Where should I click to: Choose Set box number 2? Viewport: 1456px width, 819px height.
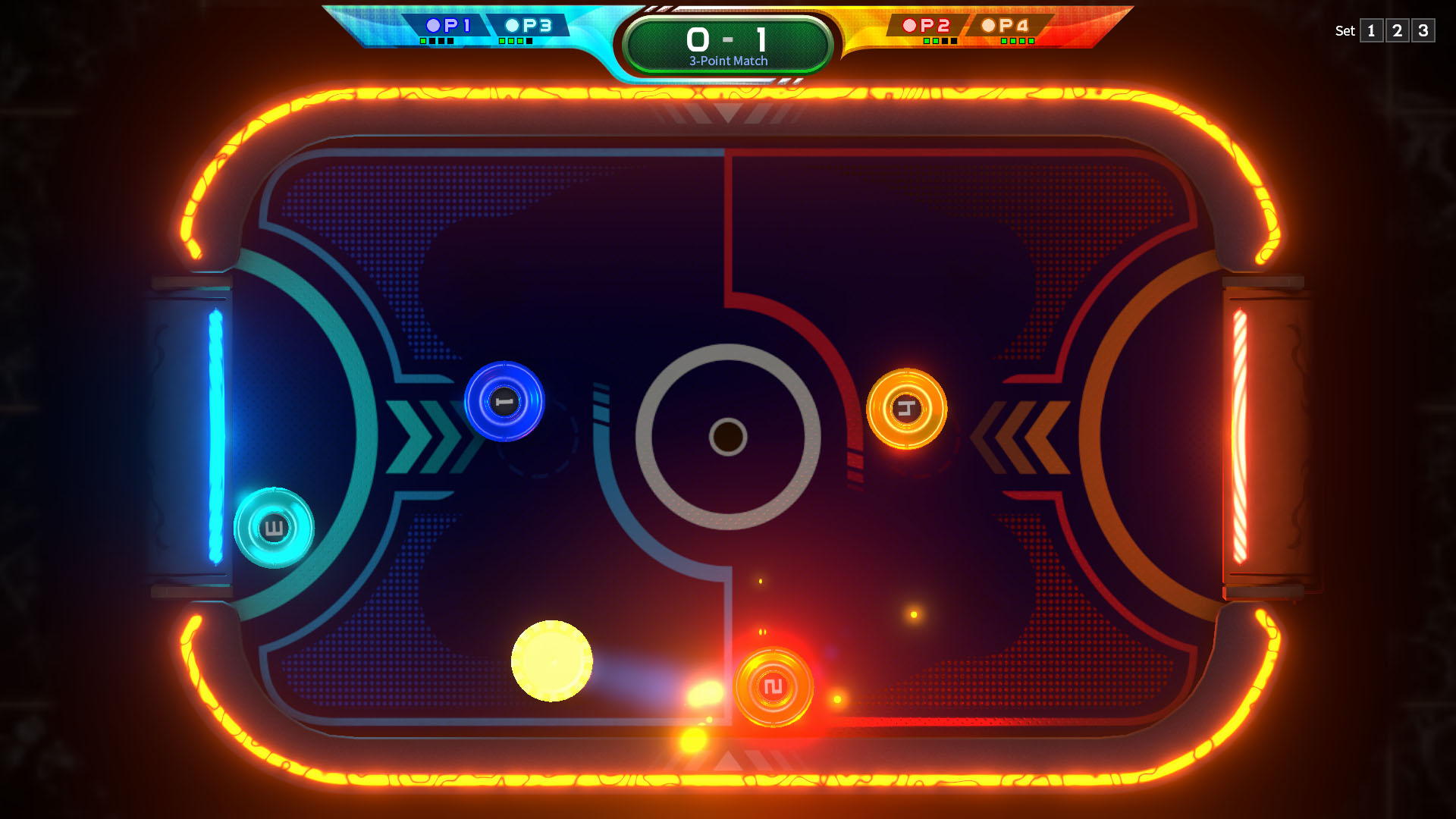coord(1397,31)
